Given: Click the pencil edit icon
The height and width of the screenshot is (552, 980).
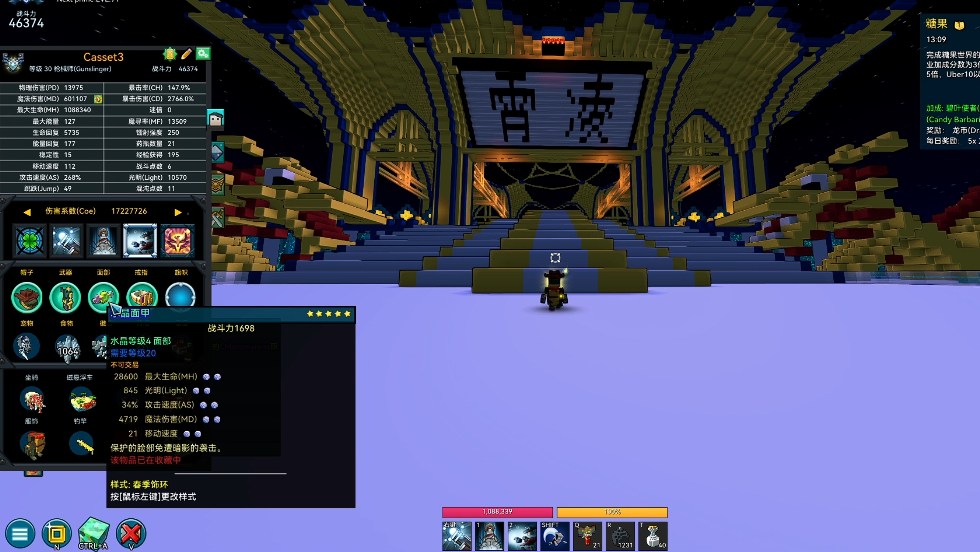Looking at the screenshot, I should pos(186,53).
